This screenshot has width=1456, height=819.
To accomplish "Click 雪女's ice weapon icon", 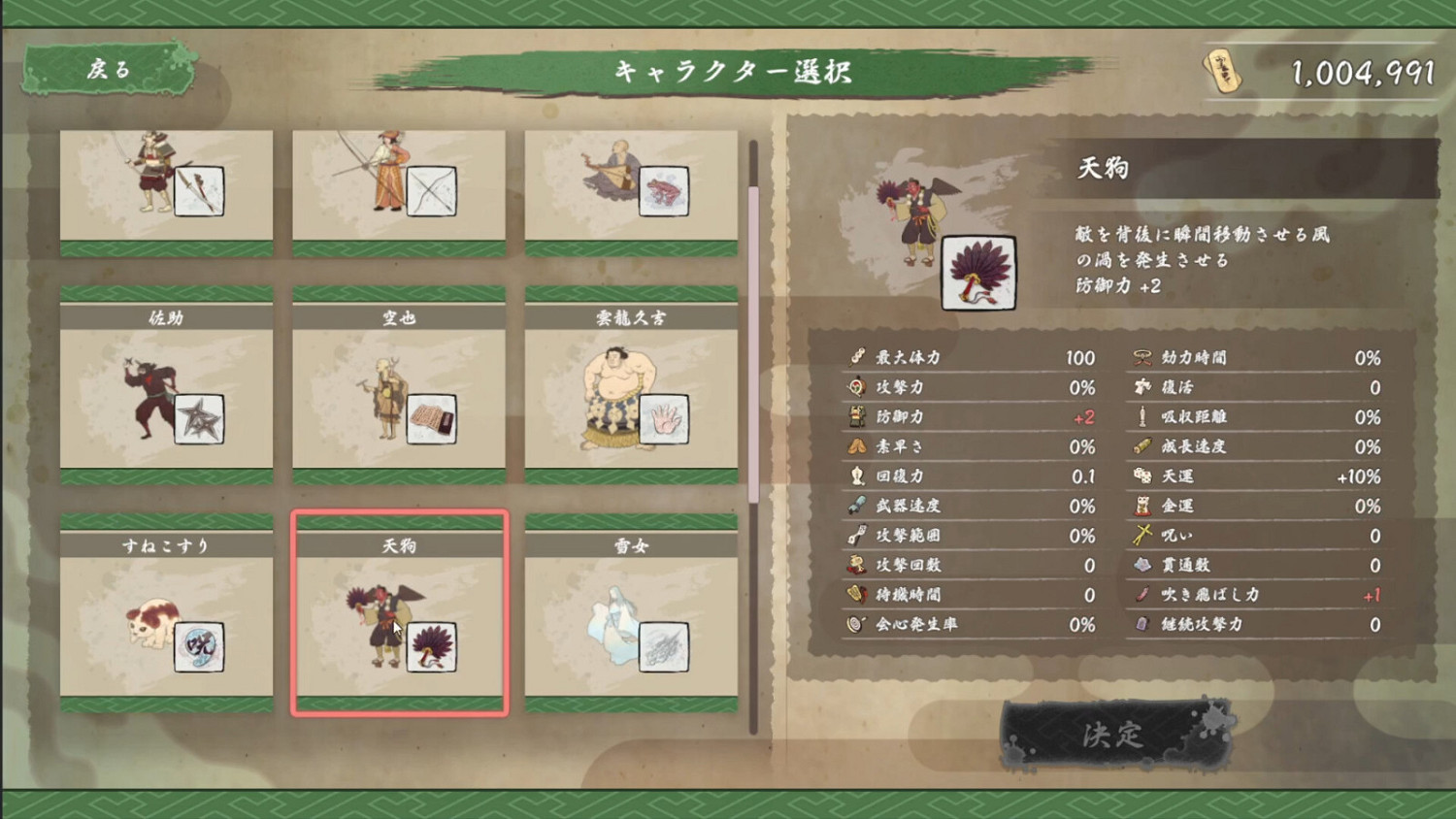I will [663, 648].
